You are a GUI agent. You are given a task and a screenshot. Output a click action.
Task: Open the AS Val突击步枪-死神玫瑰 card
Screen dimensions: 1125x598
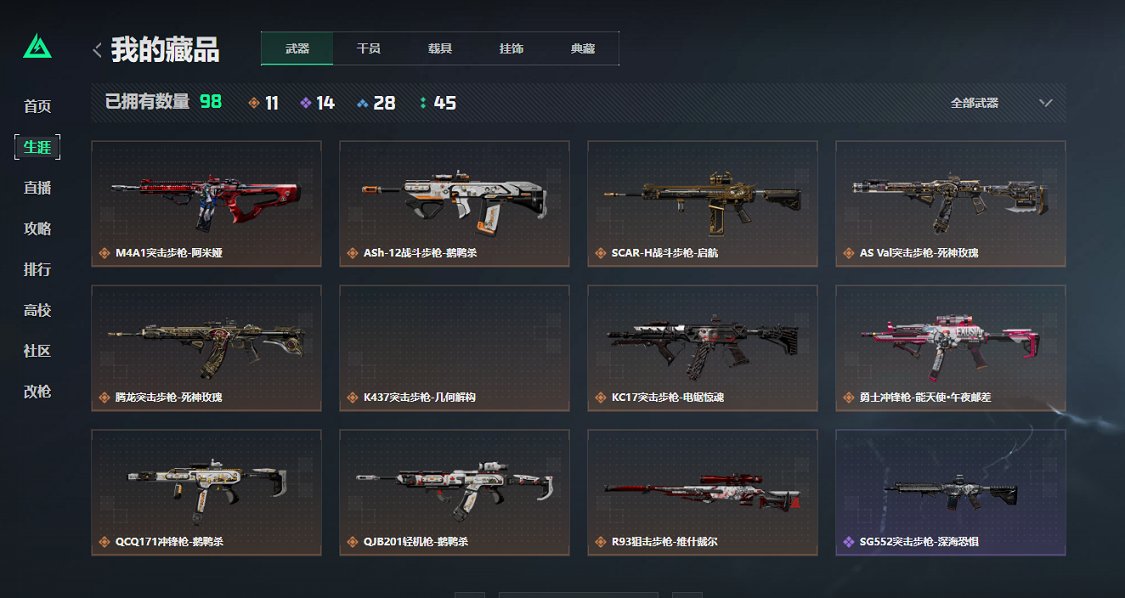[950, 204]
